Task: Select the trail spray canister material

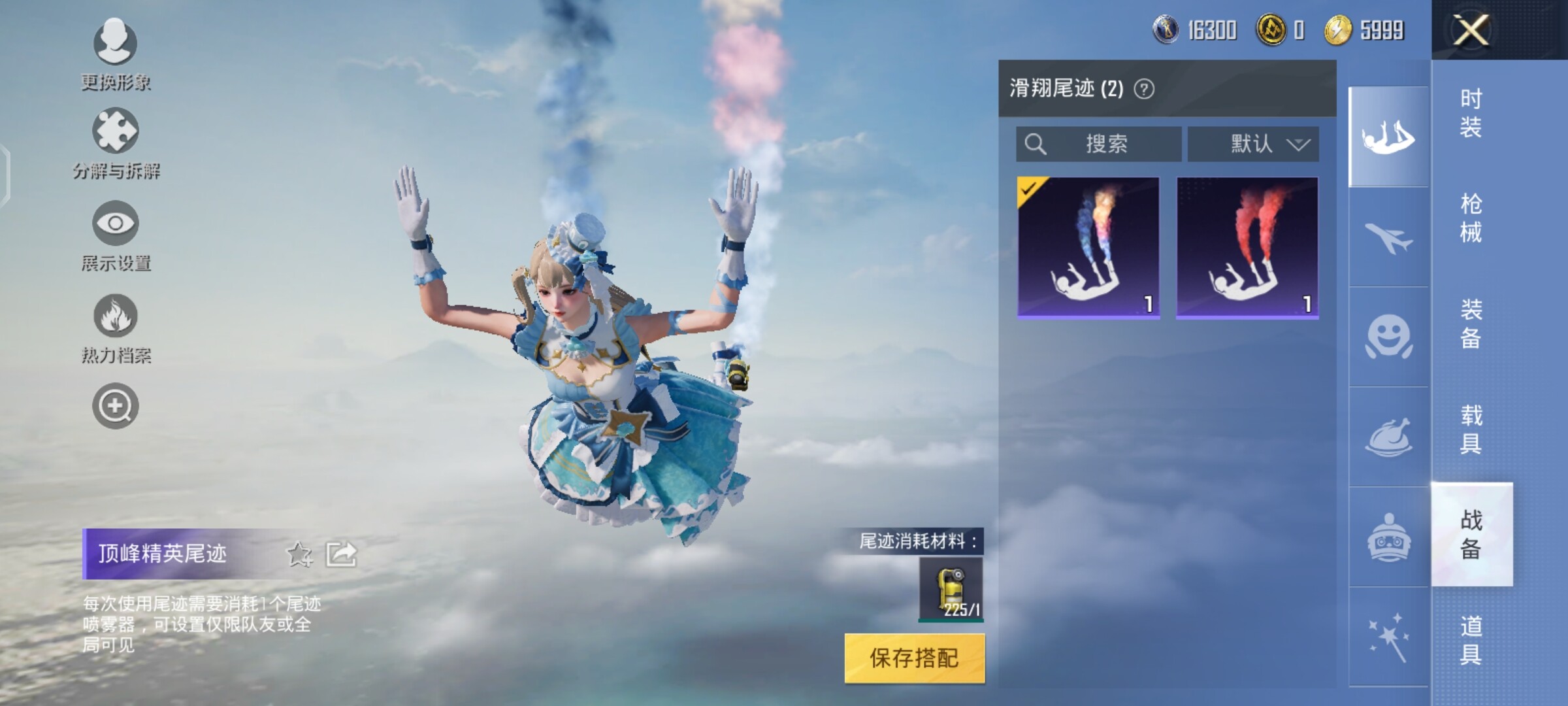Action: (x=951, y=590)
